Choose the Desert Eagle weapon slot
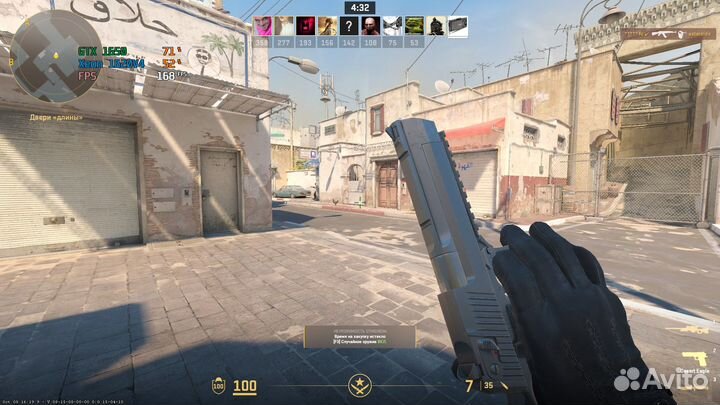The height and width of the screenshot is (405, 720). (x=694, y=358)
